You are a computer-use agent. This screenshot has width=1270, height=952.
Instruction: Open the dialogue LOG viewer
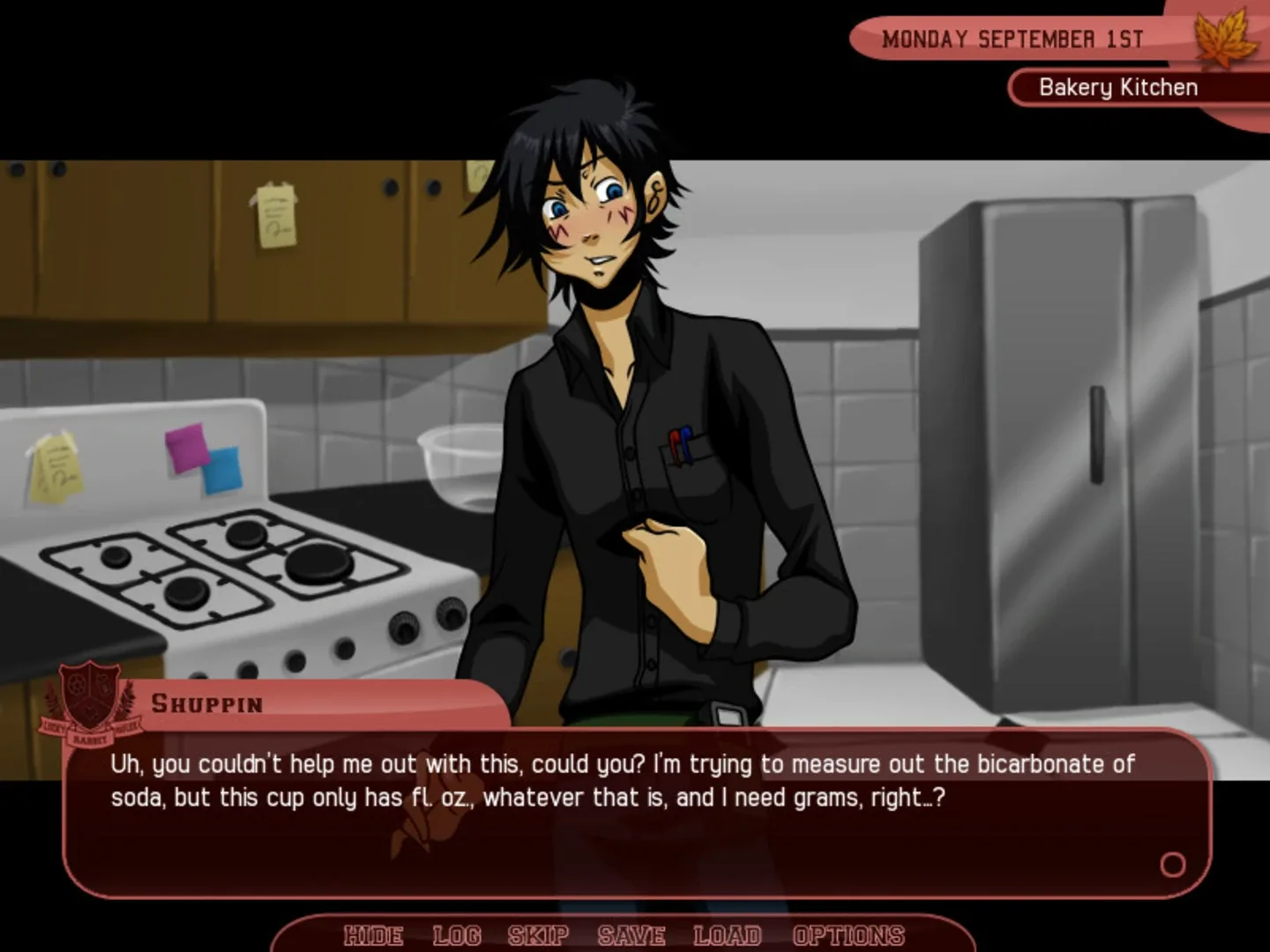[x=456, y=935]
